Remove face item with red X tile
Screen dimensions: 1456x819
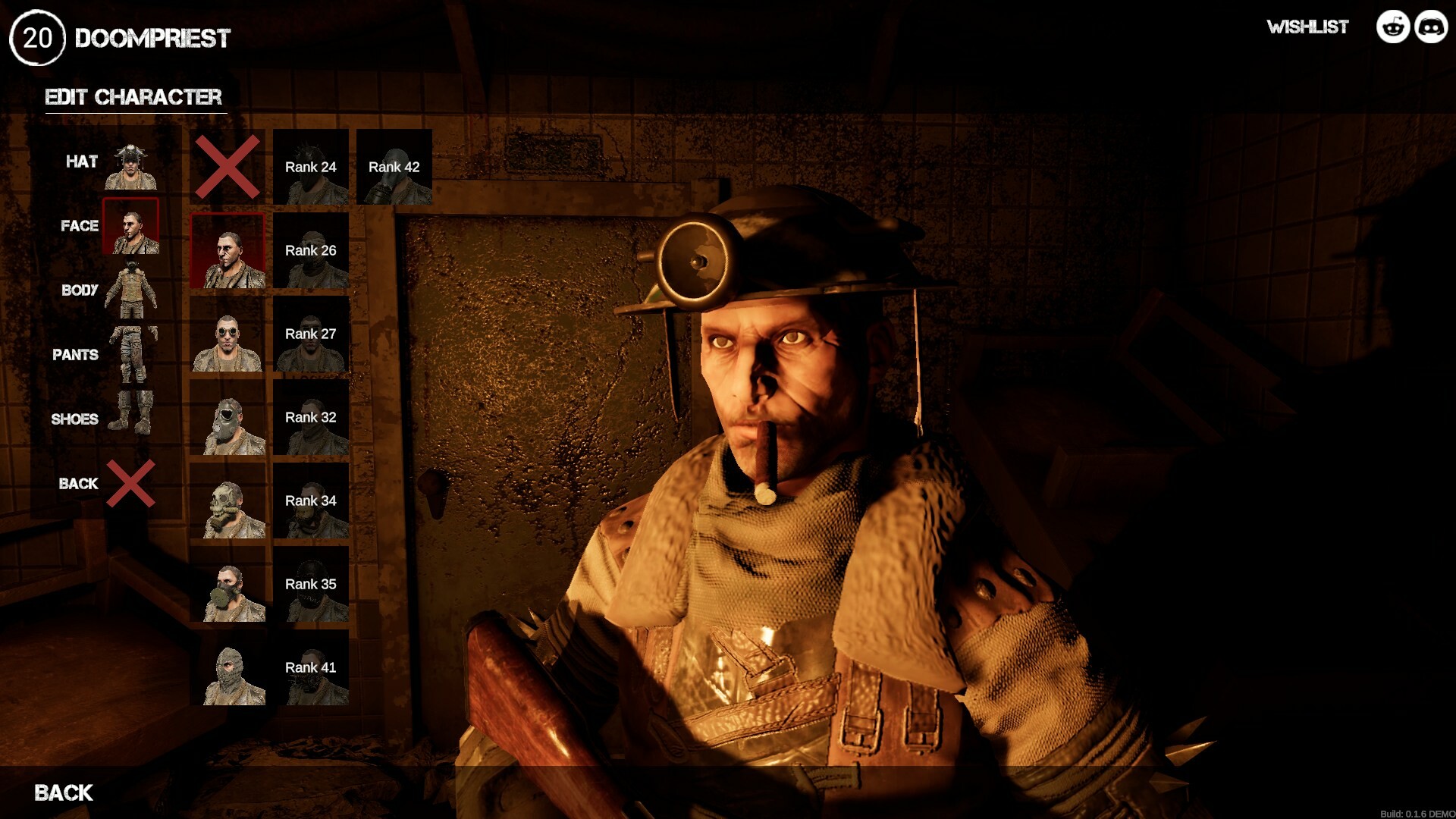tap(227, 167)
